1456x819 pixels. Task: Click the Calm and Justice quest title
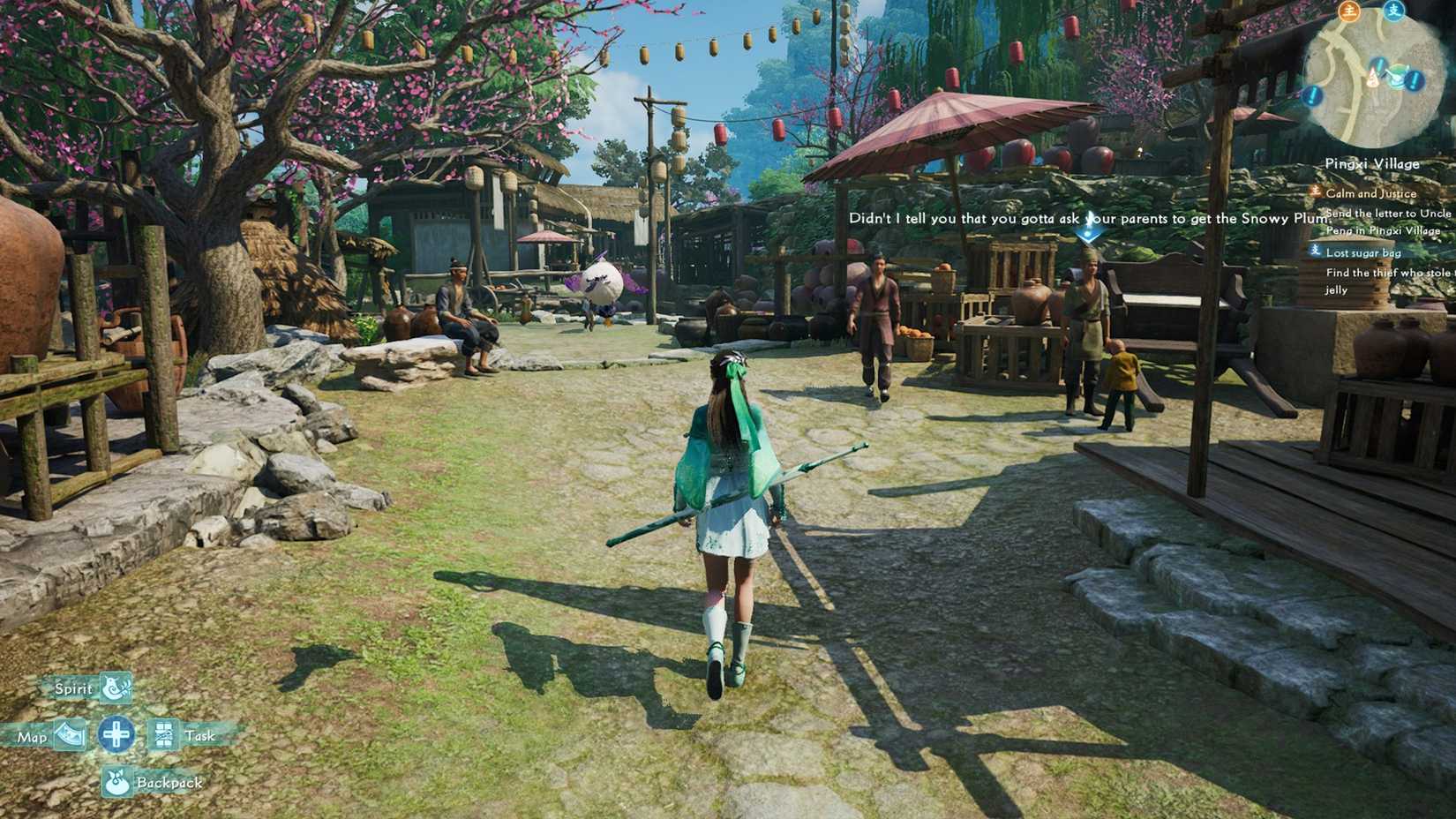1371,193
